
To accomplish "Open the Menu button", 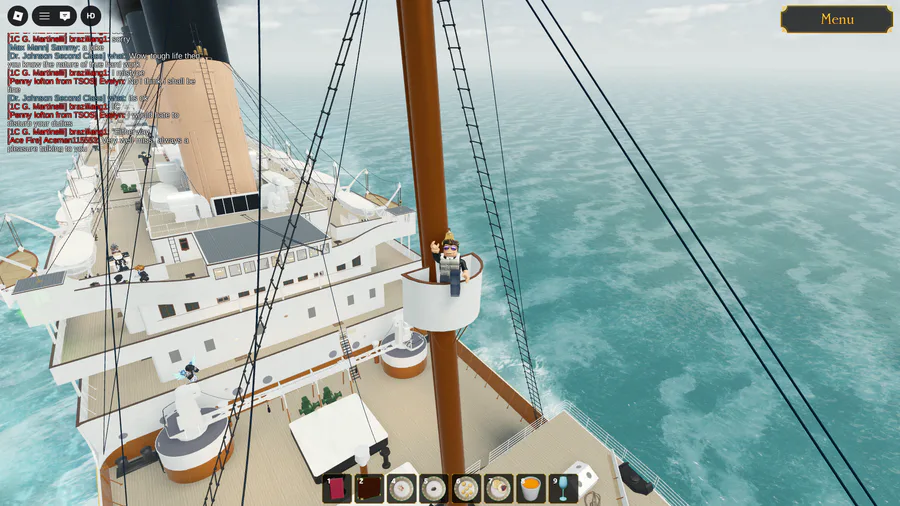I will click(x=836, y=19).
